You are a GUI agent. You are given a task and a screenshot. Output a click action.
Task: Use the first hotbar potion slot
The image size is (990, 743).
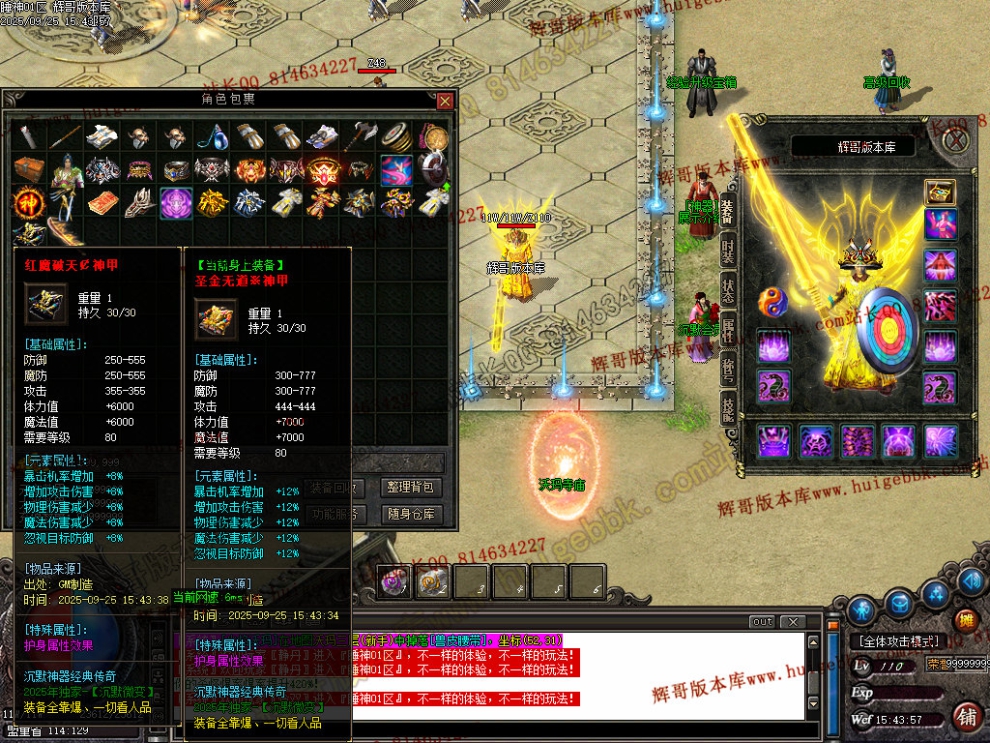coord(393,580)
